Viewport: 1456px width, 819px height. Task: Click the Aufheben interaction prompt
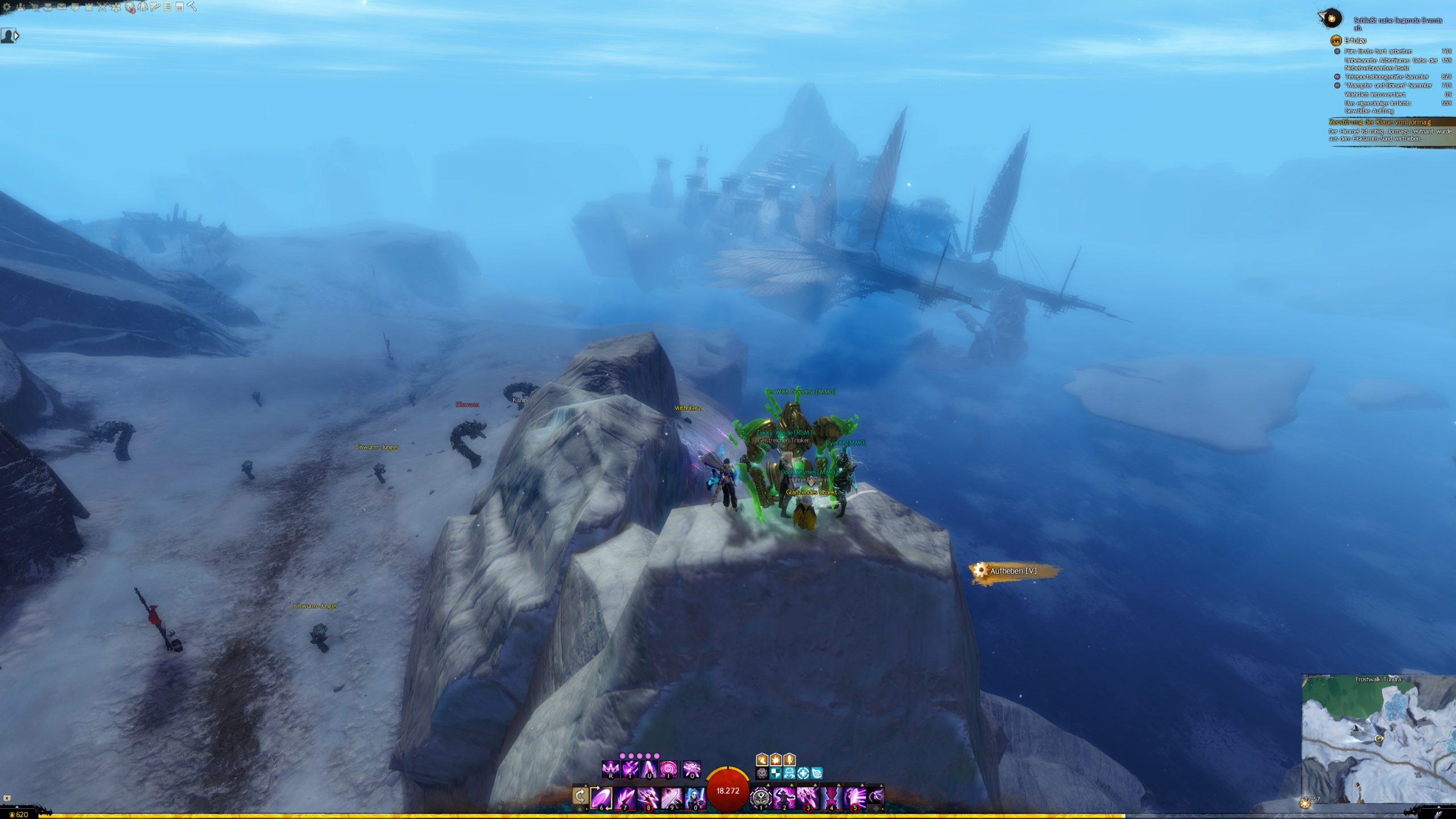pyautogui.click(x=1013, y=571)
